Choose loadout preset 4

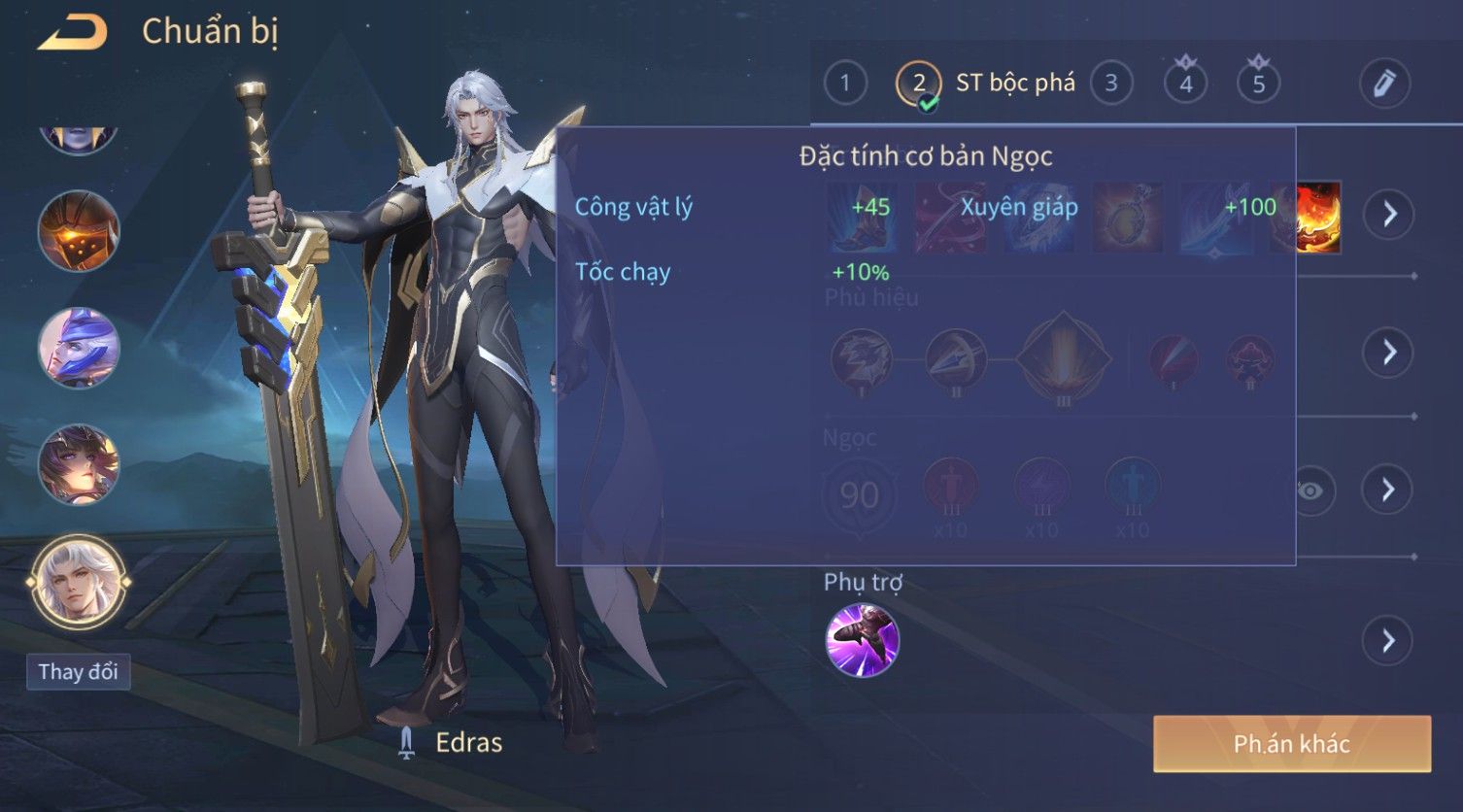1185,84
